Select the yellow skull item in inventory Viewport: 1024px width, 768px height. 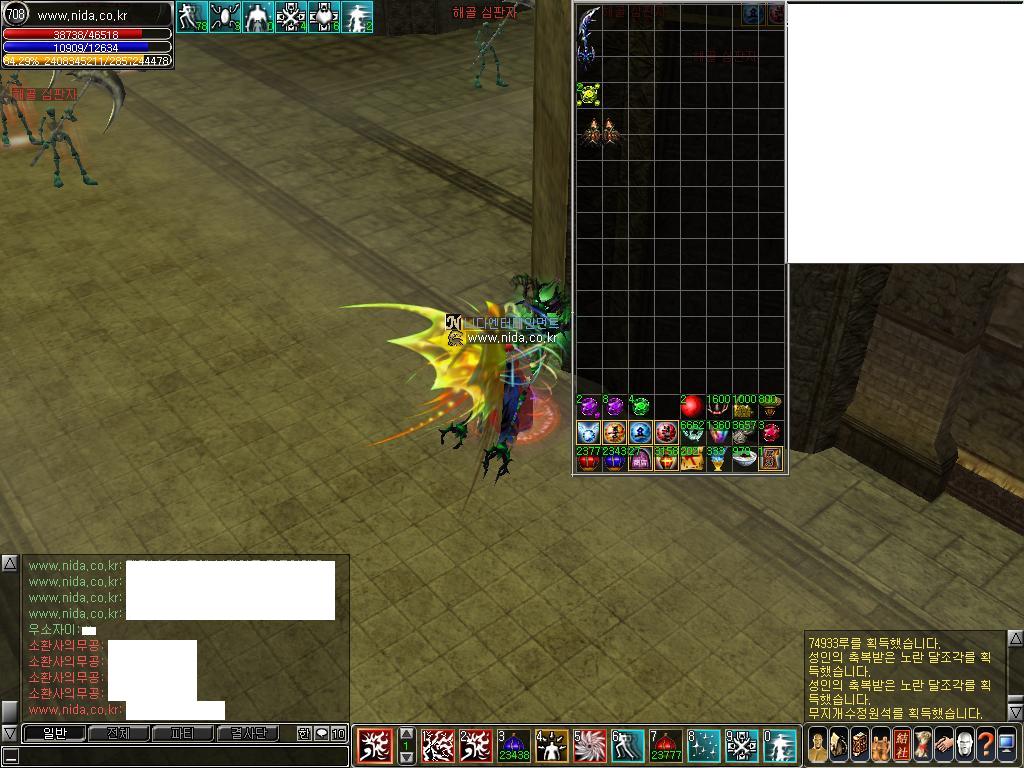click(589, 95)
